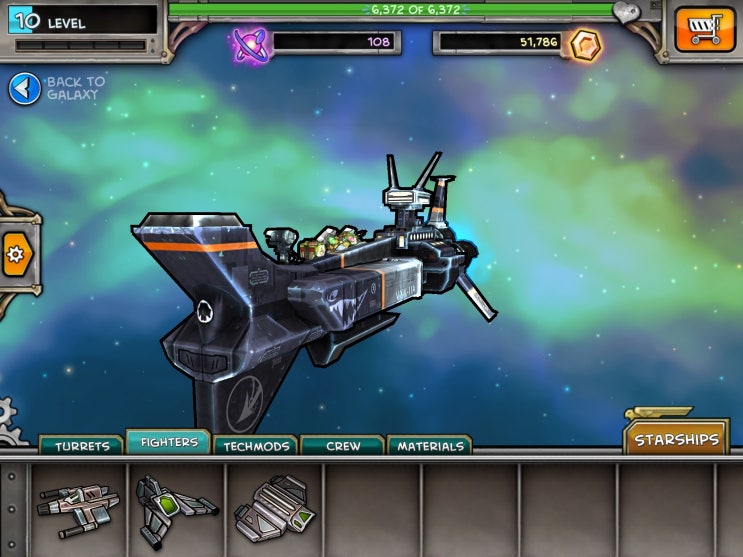Open the Starships menu
The height and width of the screenshot is (557, 743).
(x=677, y=439)
